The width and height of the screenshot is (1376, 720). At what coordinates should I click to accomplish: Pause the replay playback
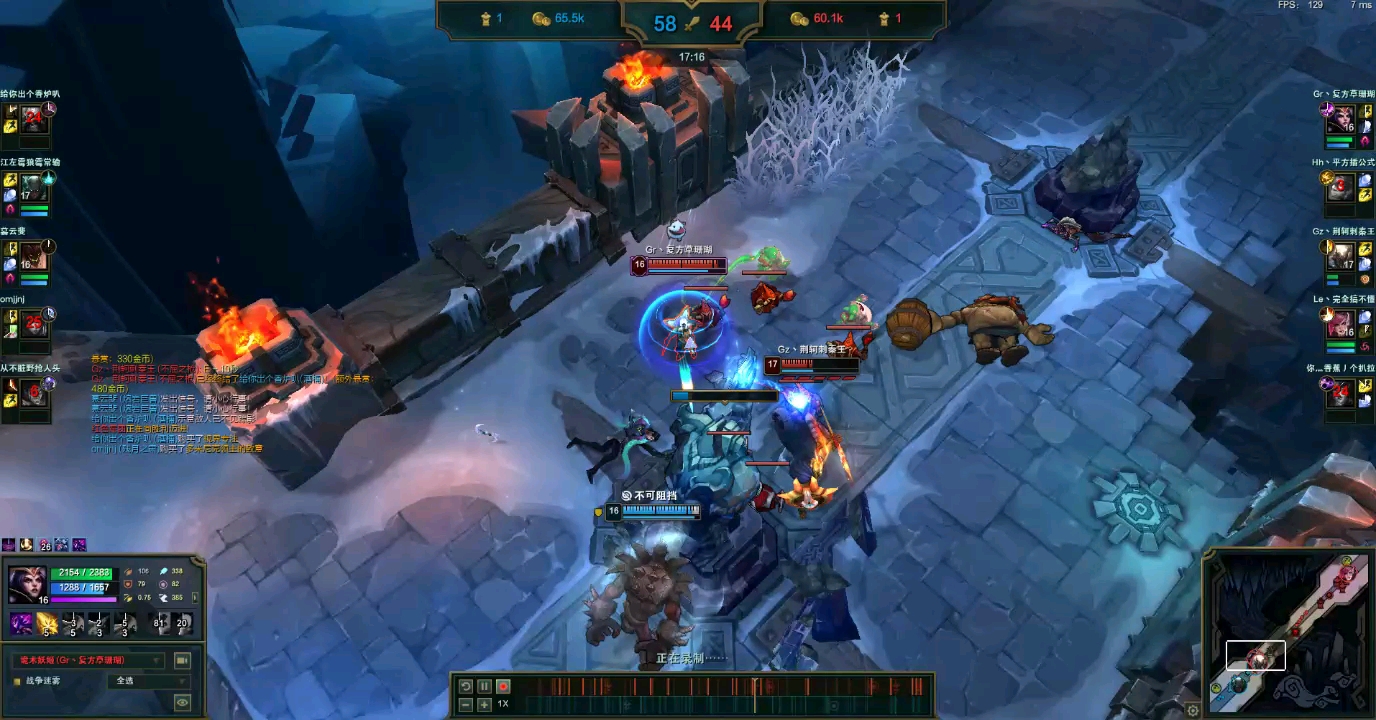484,686
